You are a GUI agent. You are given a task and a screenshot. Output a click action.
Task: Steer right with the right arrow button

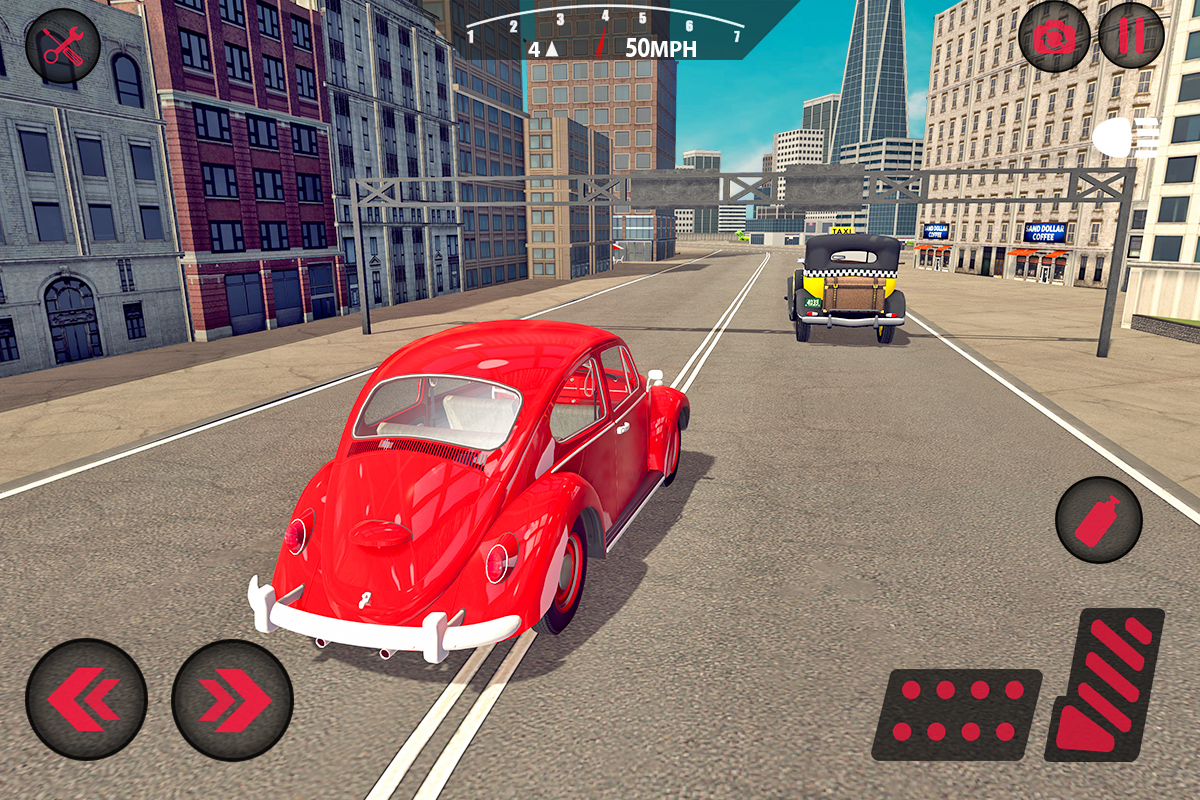click(232, 699)
